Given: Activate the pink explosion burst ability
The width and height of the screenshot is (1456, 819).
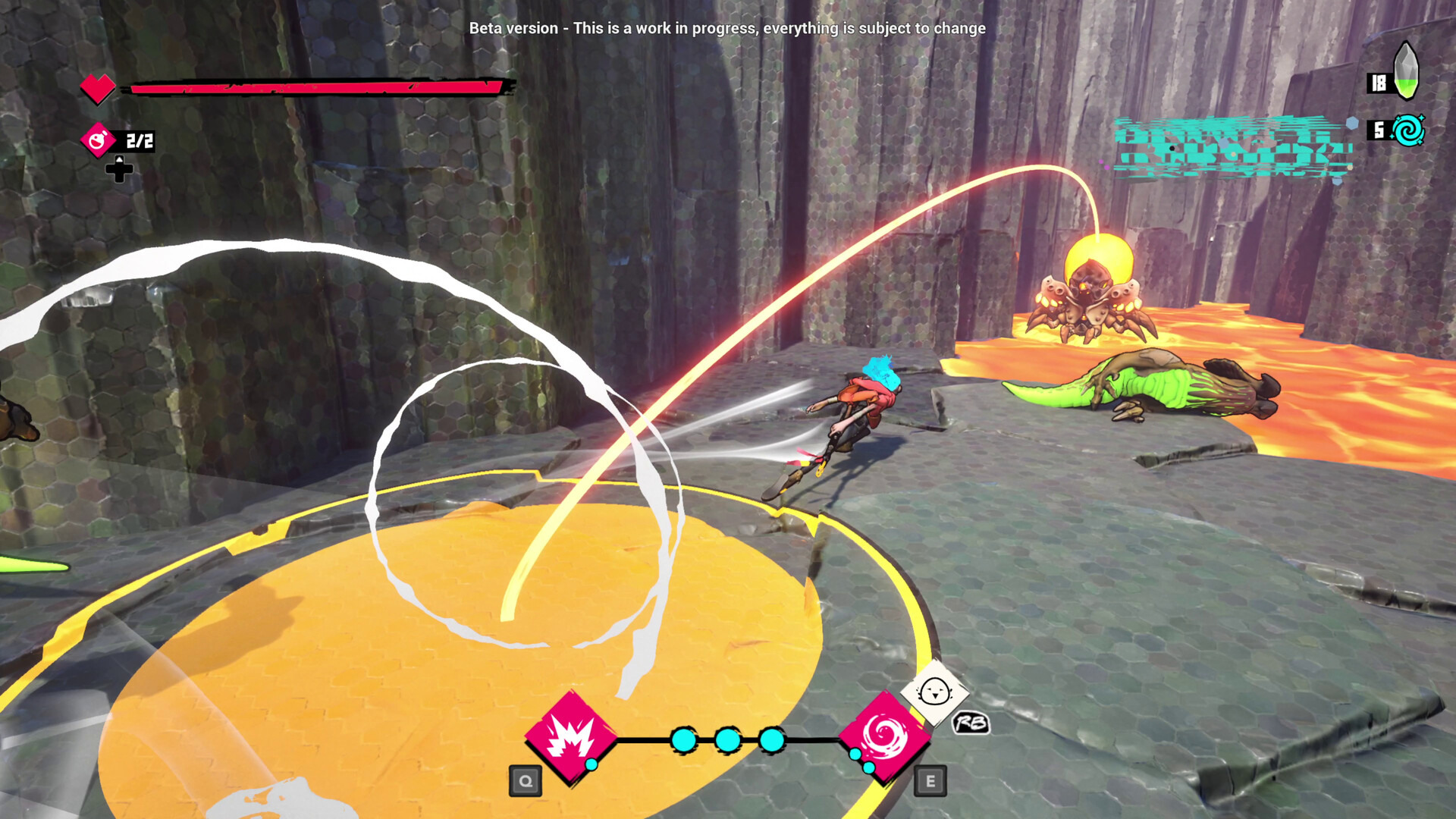Looking at the screenshot, I should [x=570, y=737].
